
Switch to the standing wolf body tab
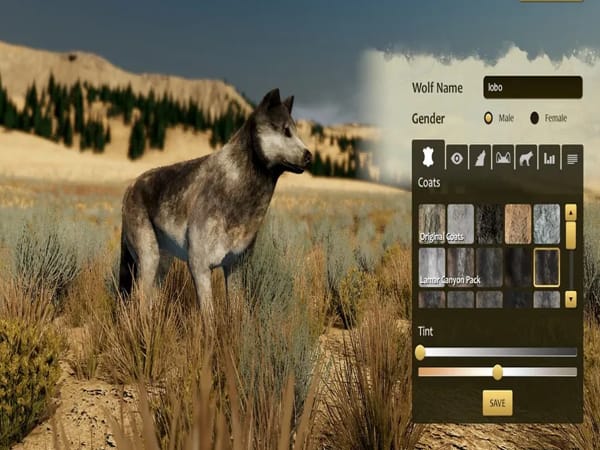coord(526,157)
